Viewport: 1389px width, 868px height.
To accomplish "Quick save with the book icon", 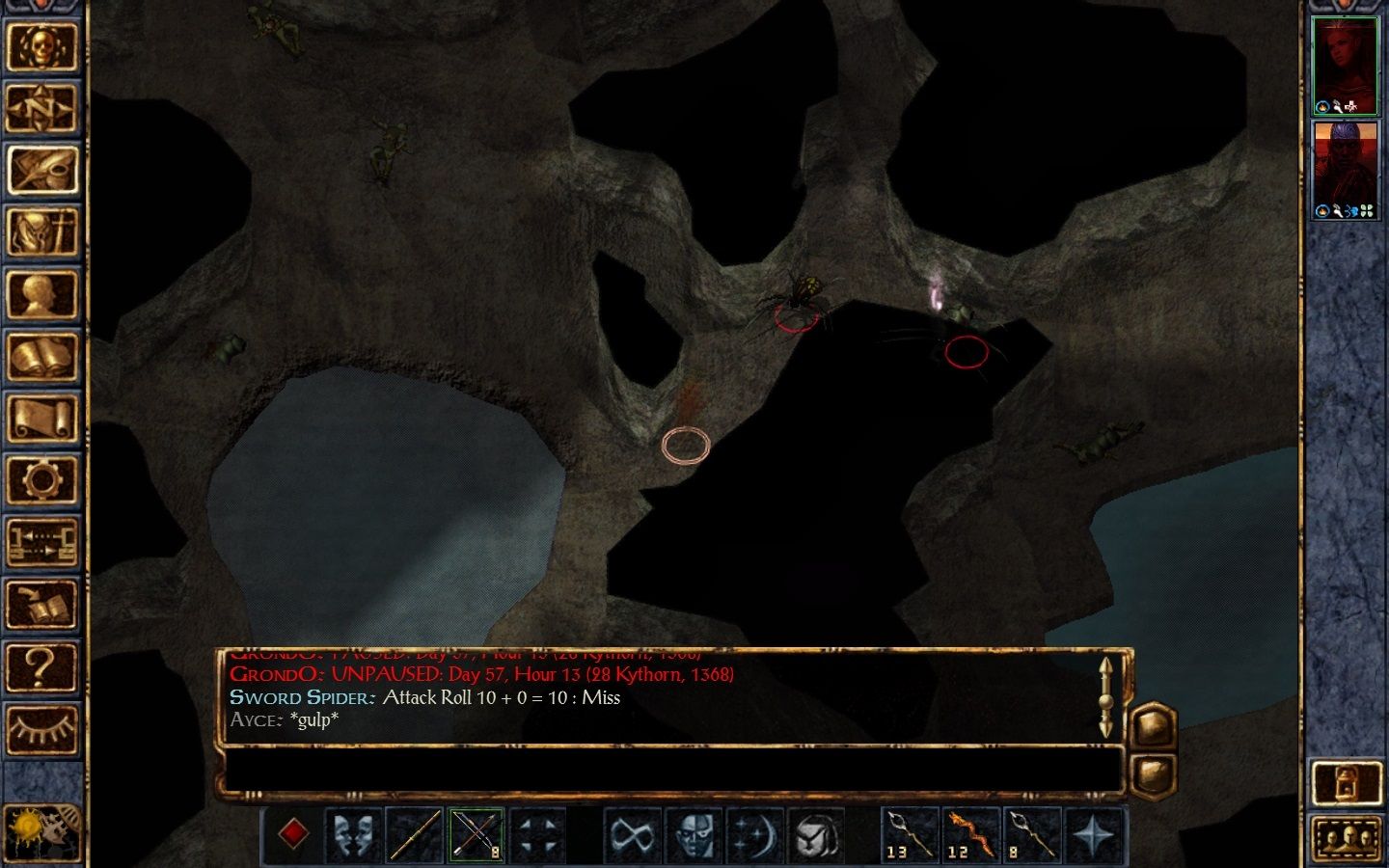I will tap(41, 606).
